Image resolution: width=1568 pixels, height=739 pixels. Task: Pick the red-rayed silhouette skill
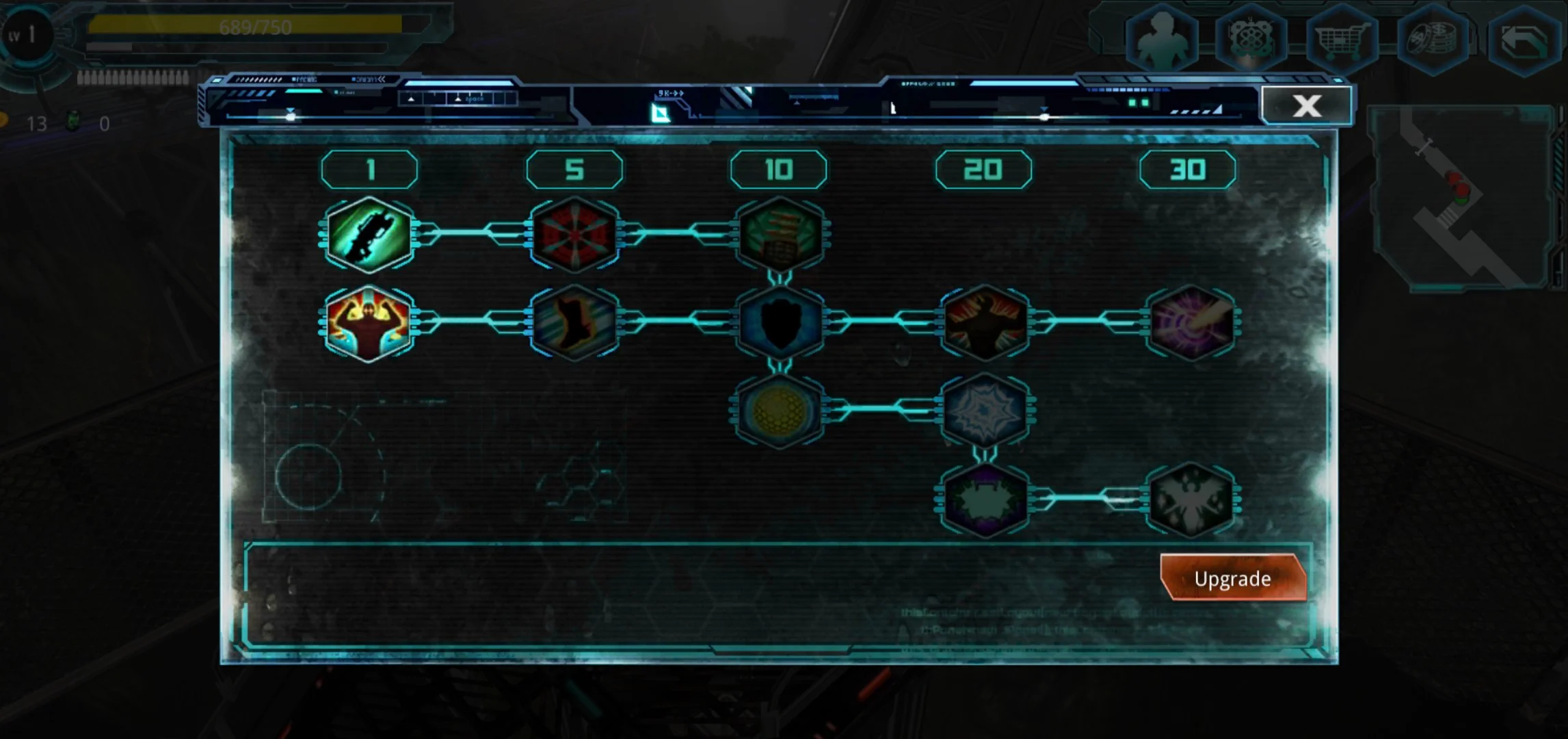[x=985, y=323]
